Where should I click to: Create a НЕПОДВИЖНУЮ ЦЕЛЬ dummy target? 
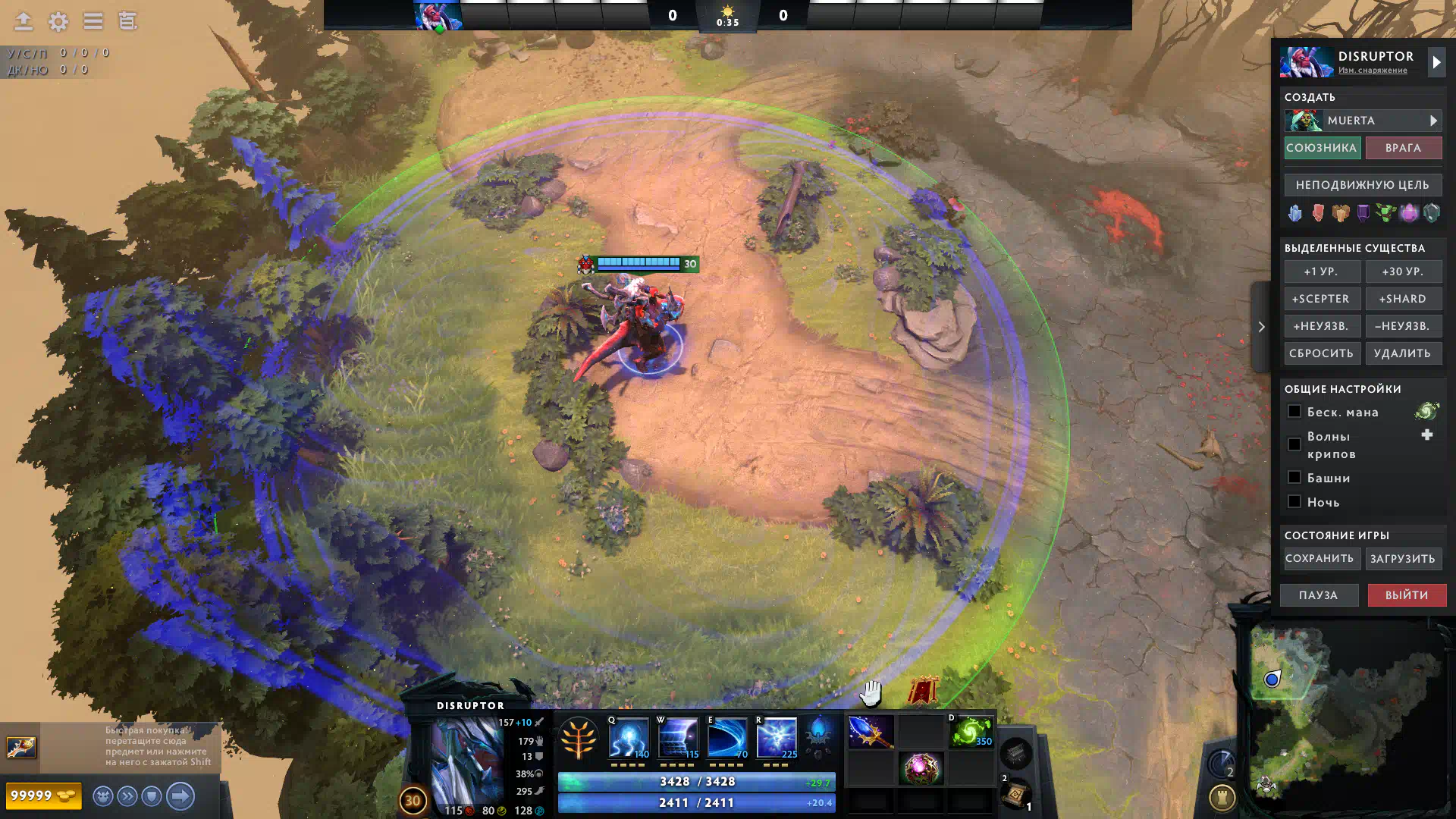point(1363,185)
